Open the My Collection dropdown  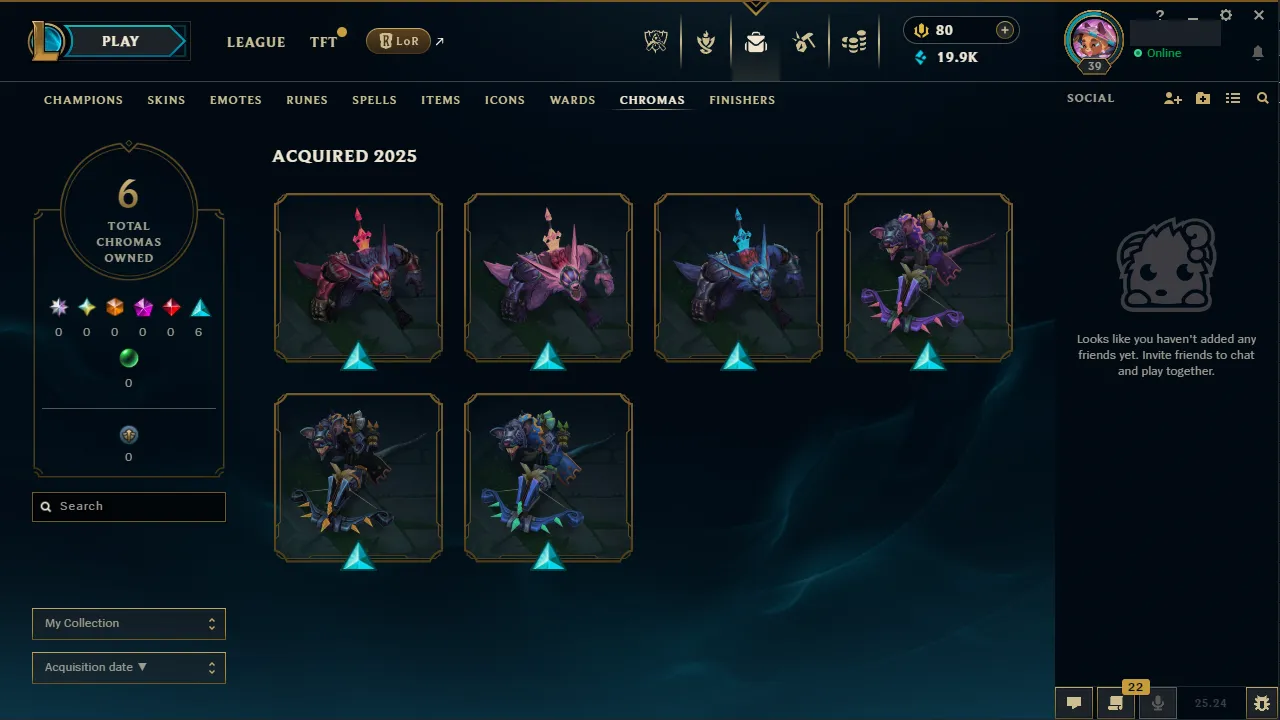click(x=128, y=623)
